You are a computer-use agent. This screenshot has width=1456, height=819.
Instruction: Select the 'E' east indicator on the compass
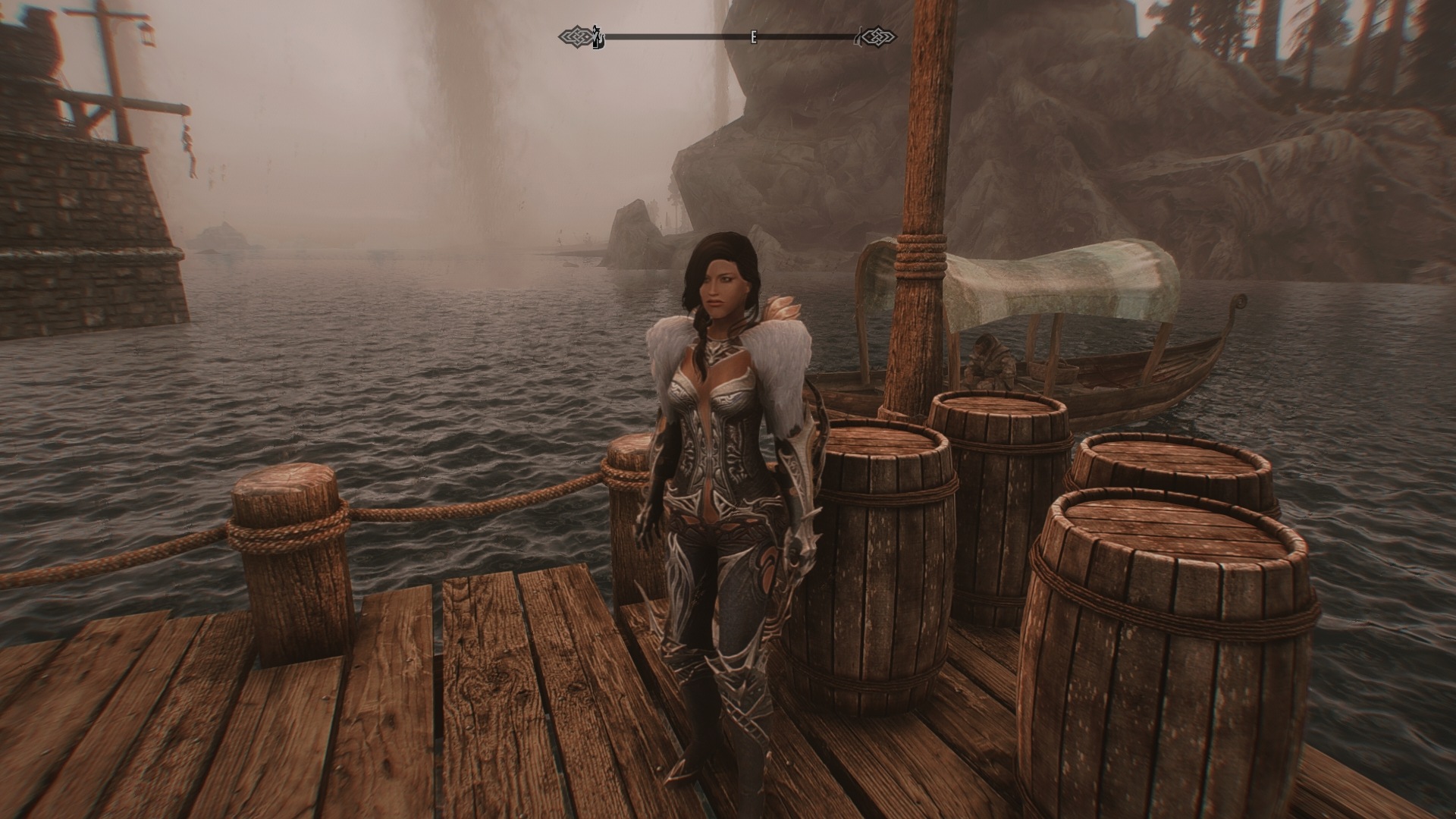pyautogui.click(x=753, y=36)
